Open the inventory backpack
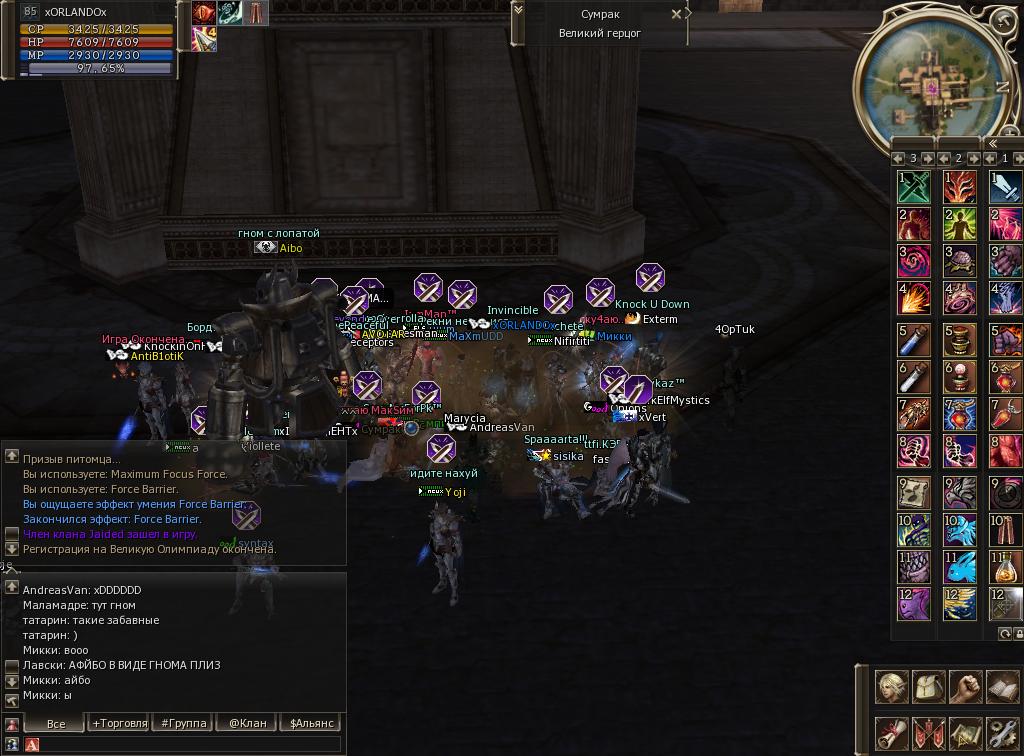 (x=929, y=687)
